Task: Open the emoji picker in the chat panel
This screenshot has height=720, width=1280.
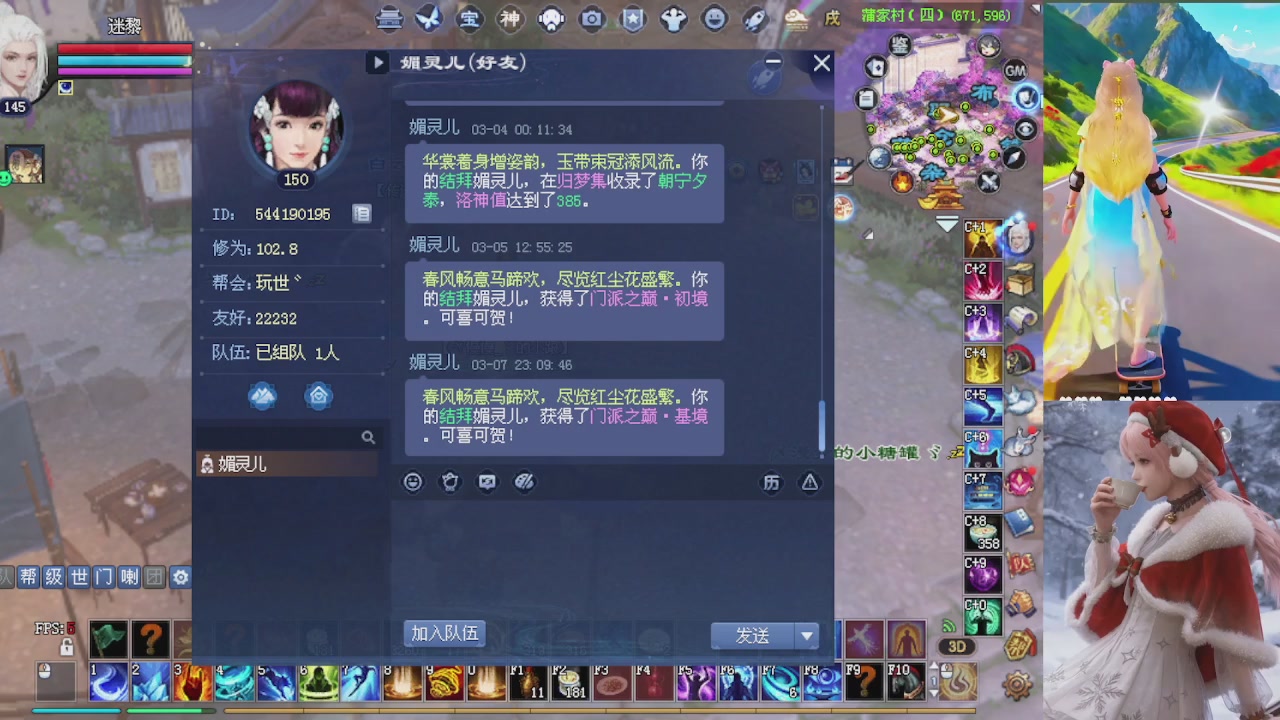Action: point(412,482)
